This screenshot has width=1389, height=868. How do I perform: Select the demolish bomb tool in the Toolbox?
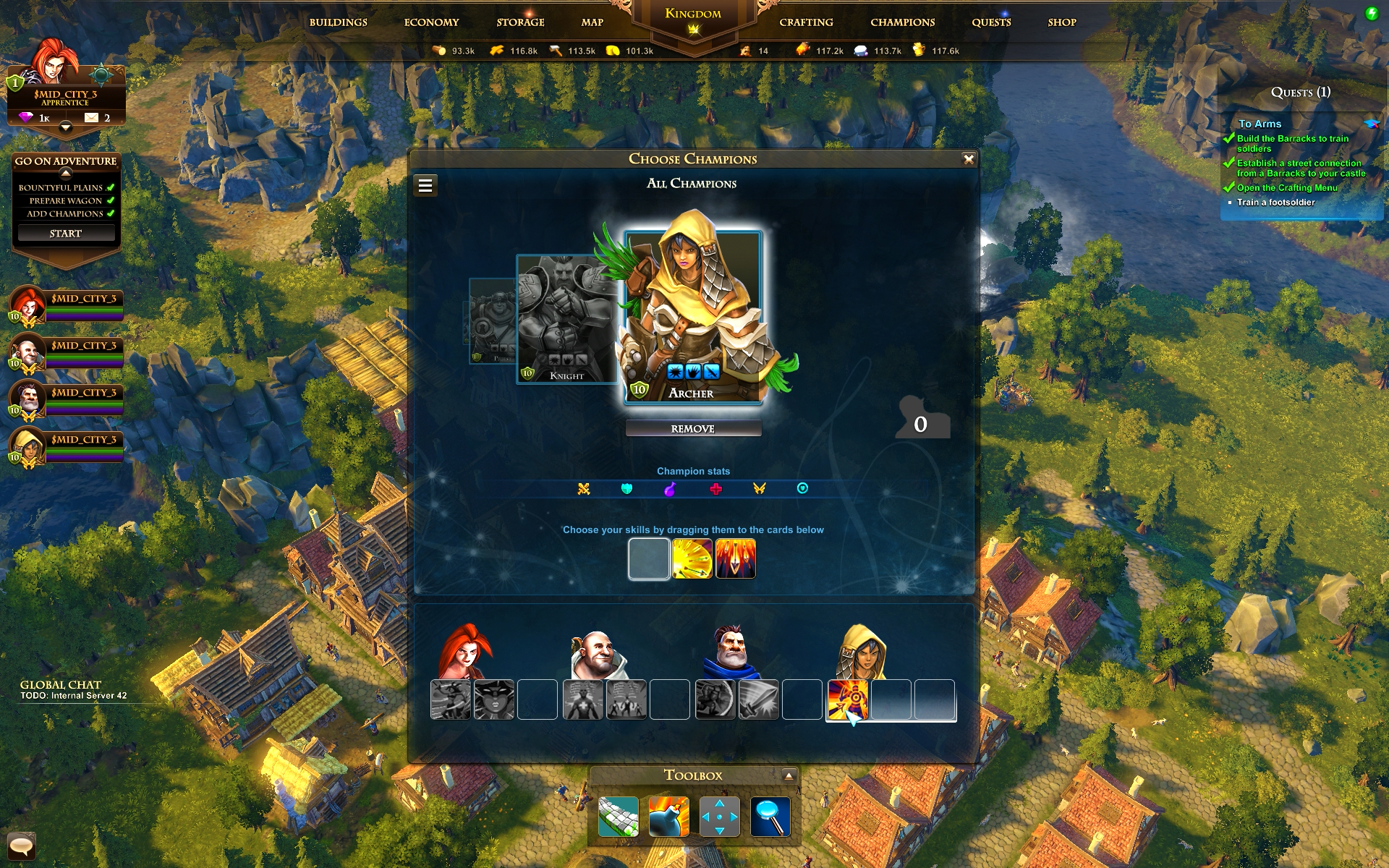coord(668,817)
